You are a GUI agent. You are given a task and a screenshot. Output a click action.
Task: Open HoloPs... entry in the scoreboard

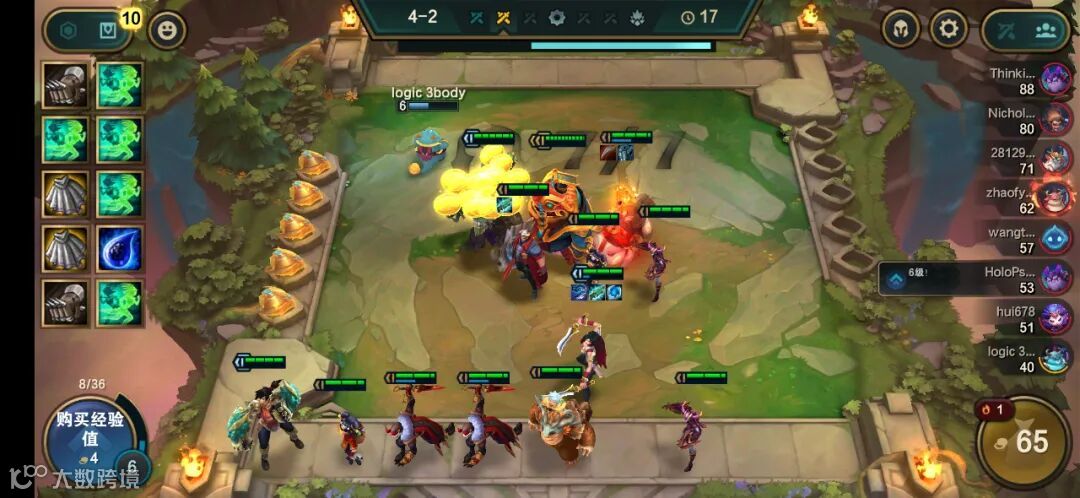point(1020,279)
